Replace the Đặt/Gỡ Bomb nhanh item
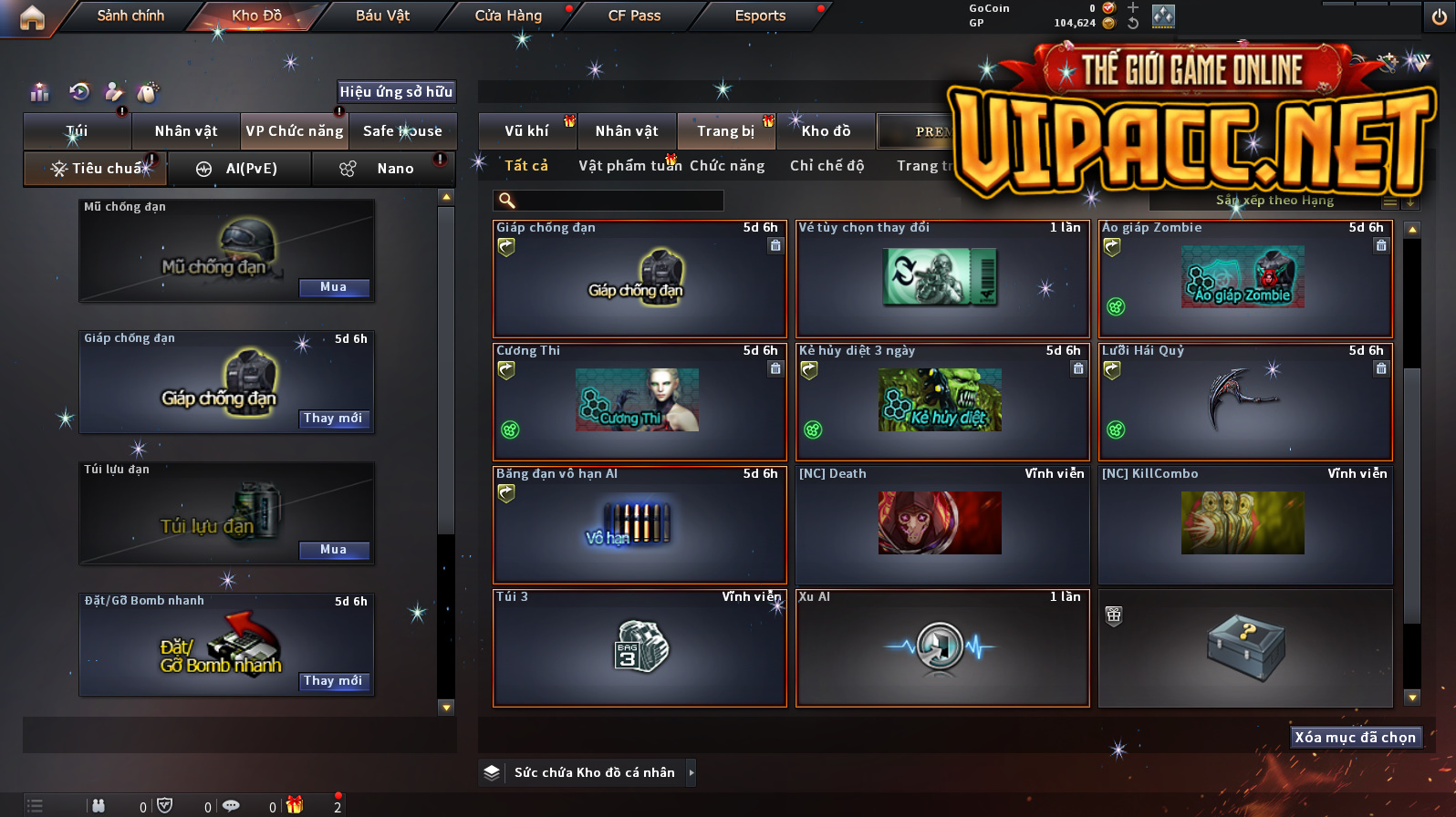Screen dimensions: 1456x817 point(333,681)
